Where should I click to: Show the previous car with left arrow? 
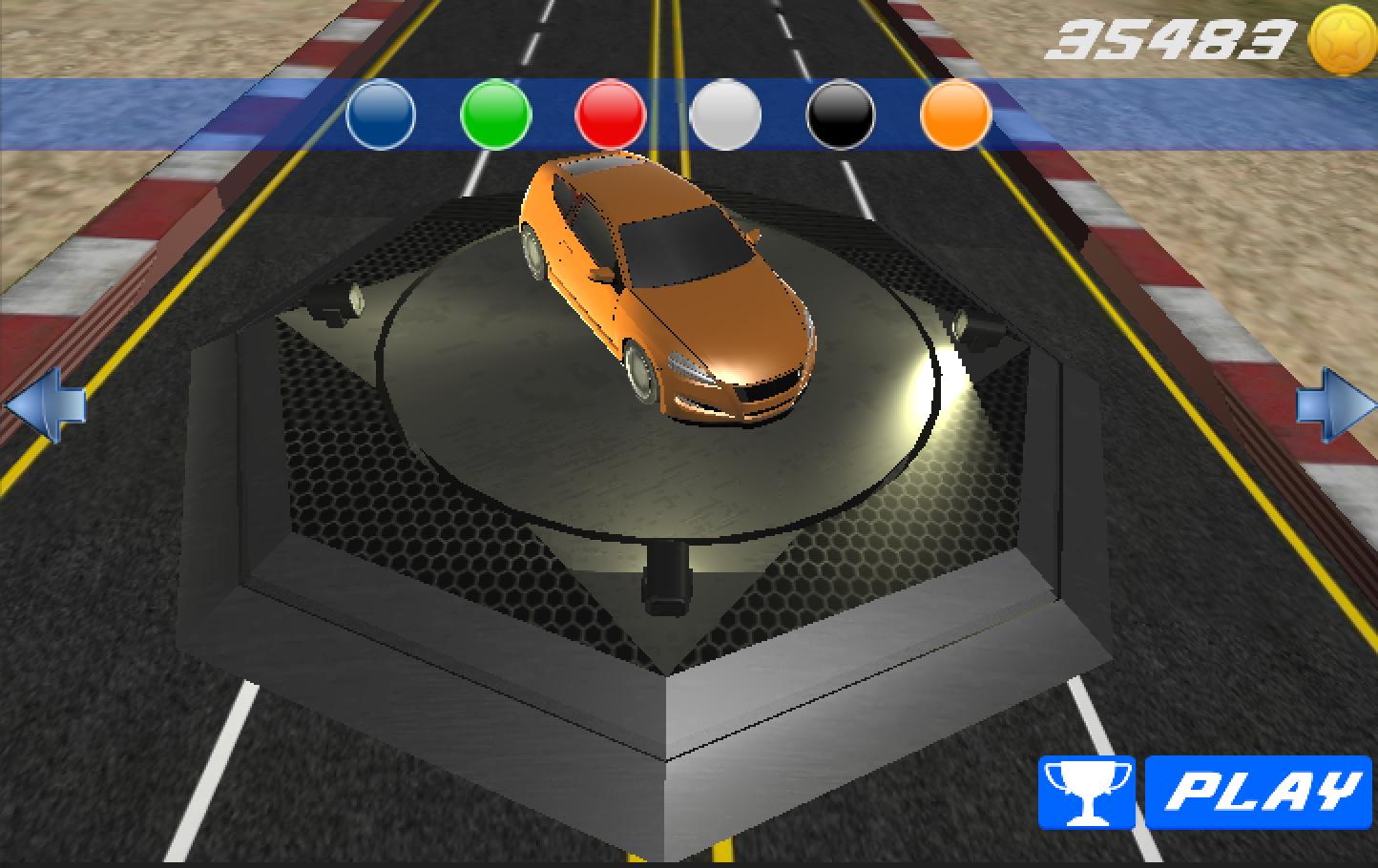[x=45, y=405]
